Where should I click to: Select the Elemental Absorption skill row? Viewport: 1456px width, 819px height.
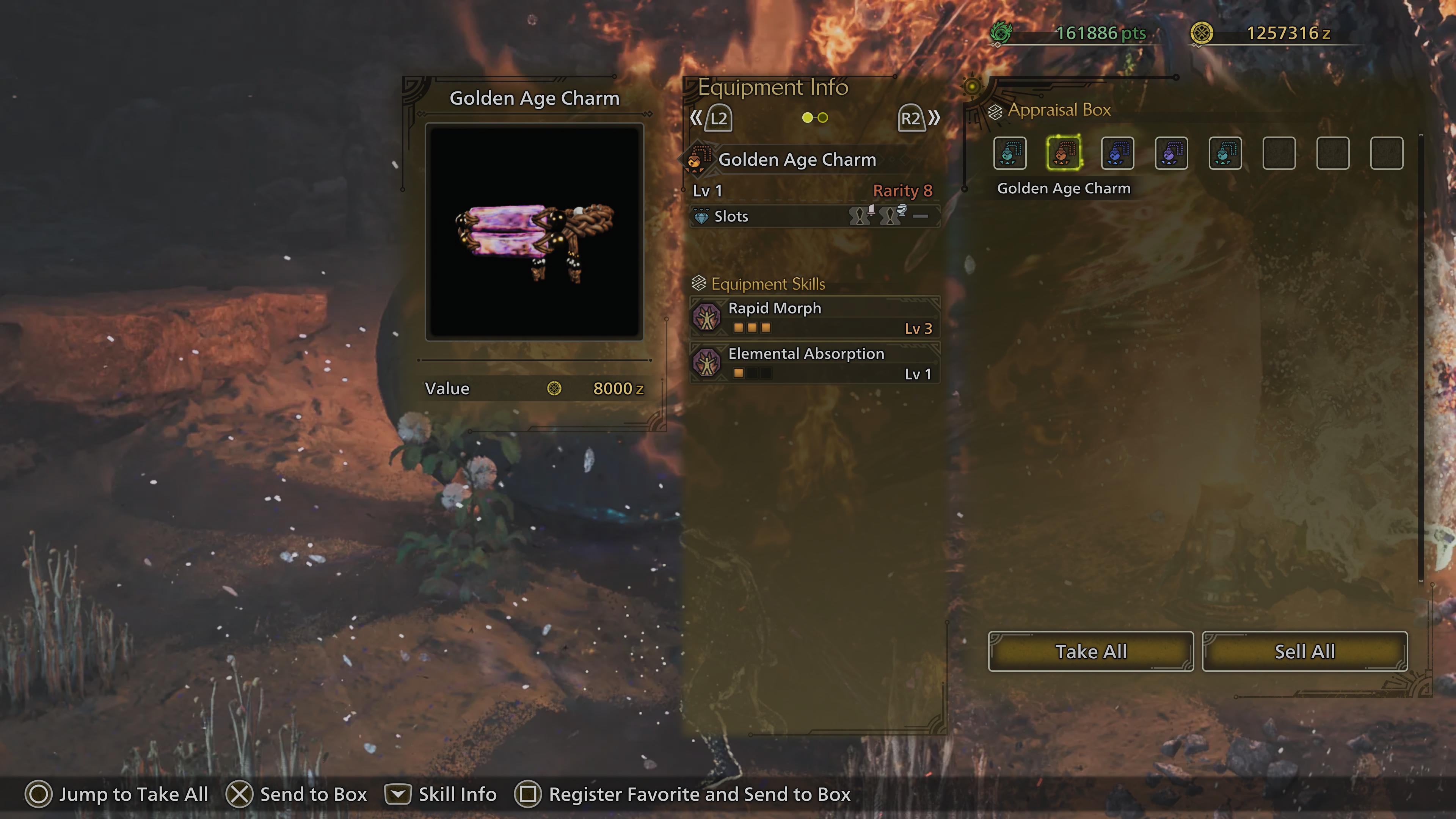pyautogui.click(x=814, y=363)
